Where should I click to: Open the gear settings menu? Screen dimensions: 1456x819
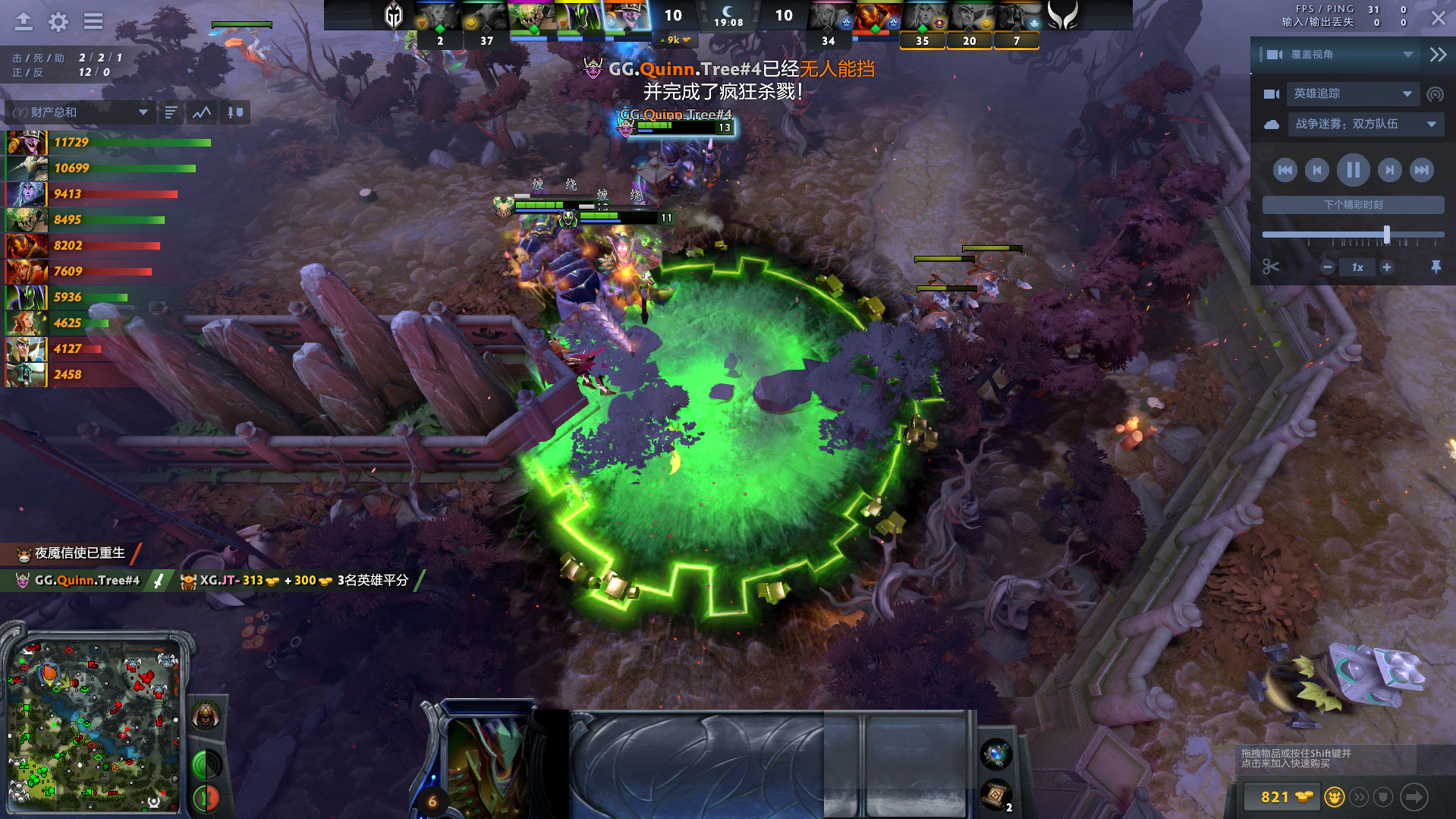[x=58, y=21]
